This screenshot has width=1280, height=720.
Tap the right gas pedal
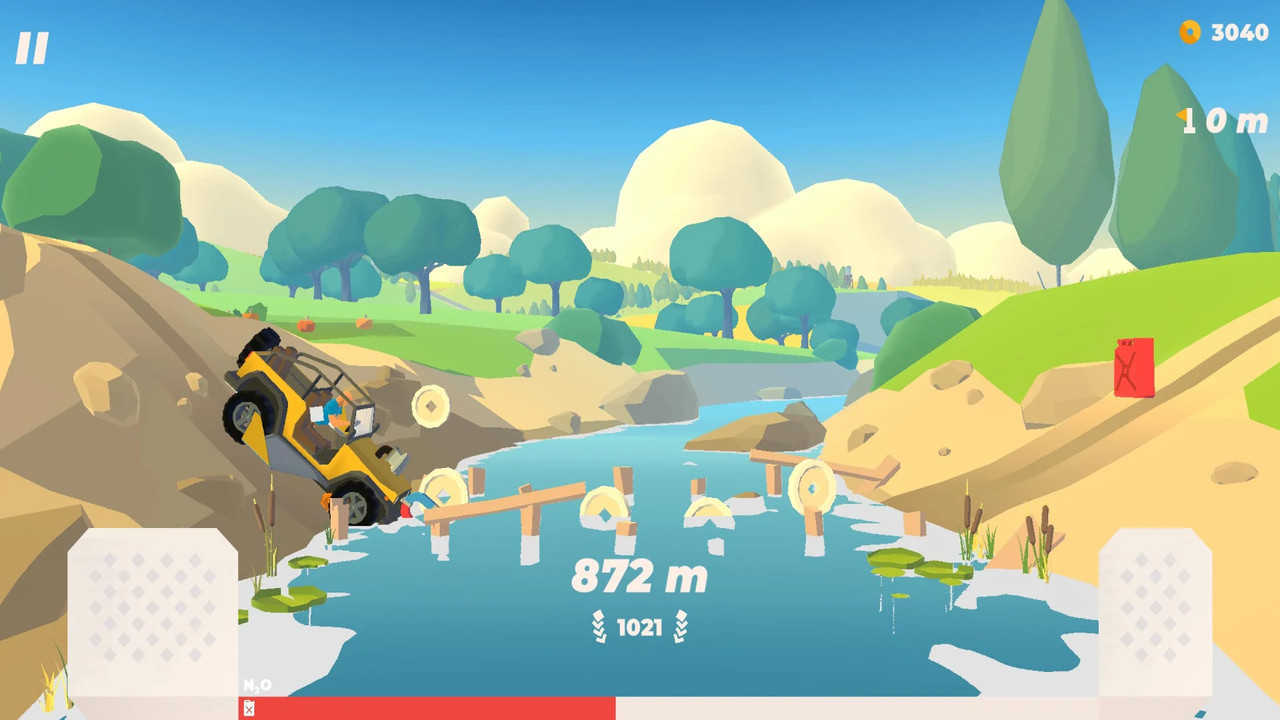(1154, 612)
